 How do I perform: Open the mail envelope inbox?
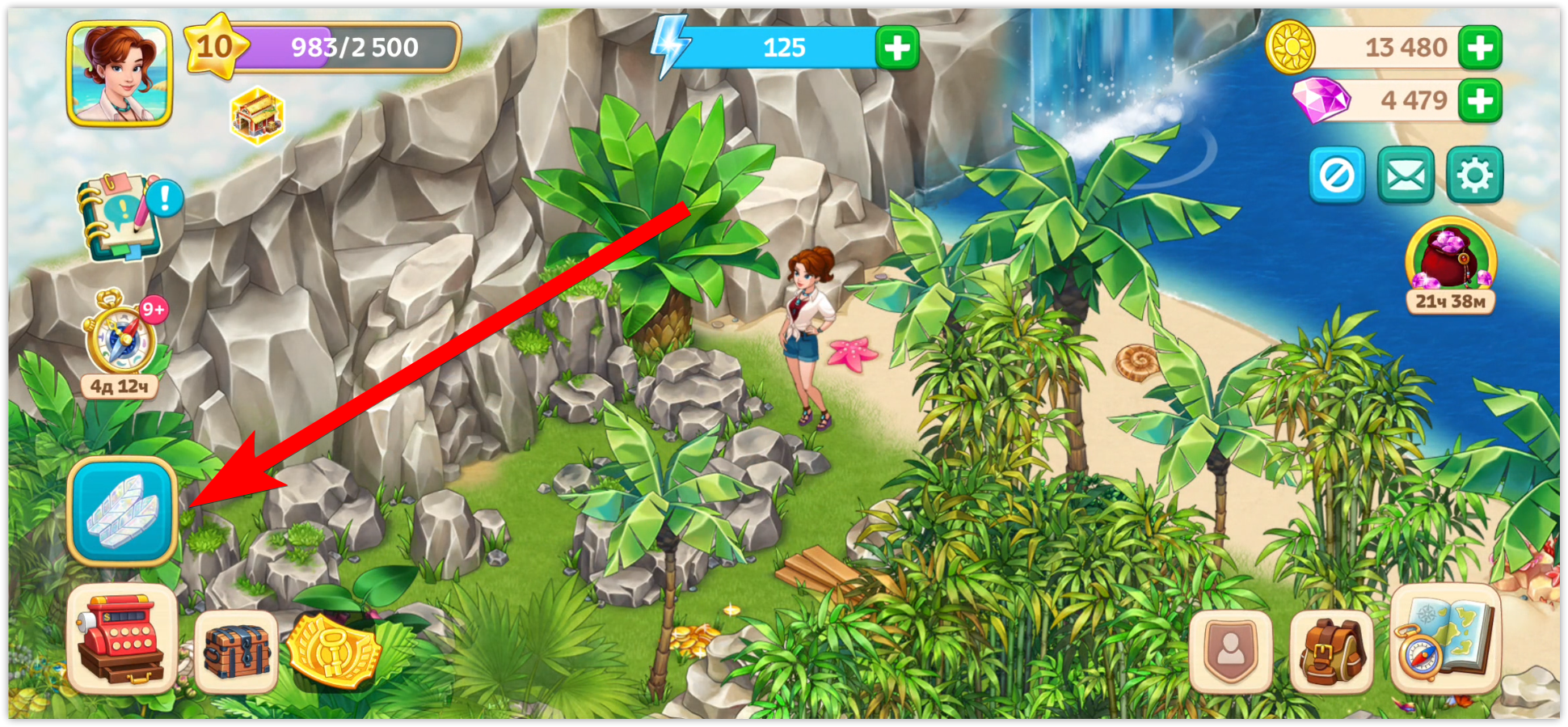pos(1406,175)
